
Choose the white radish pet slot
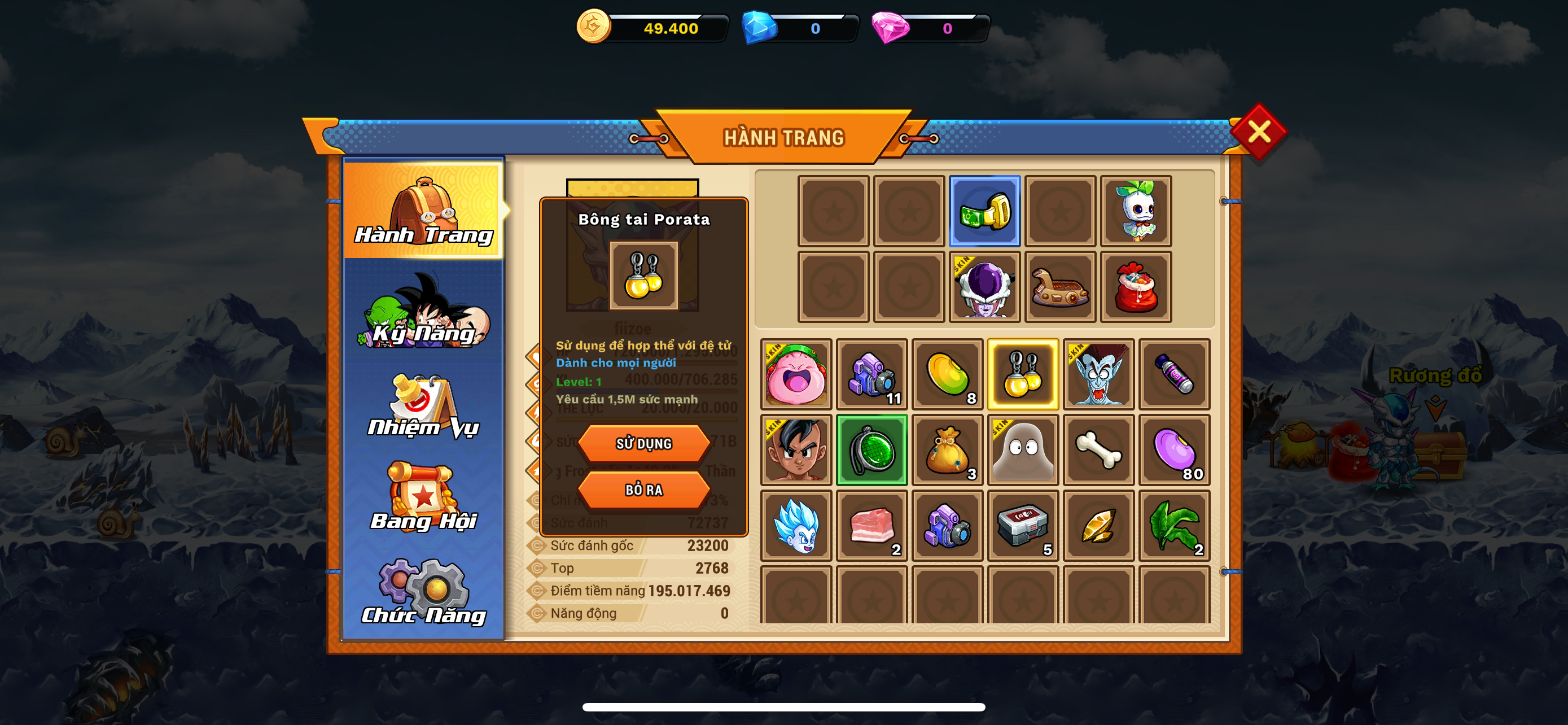1136,211
